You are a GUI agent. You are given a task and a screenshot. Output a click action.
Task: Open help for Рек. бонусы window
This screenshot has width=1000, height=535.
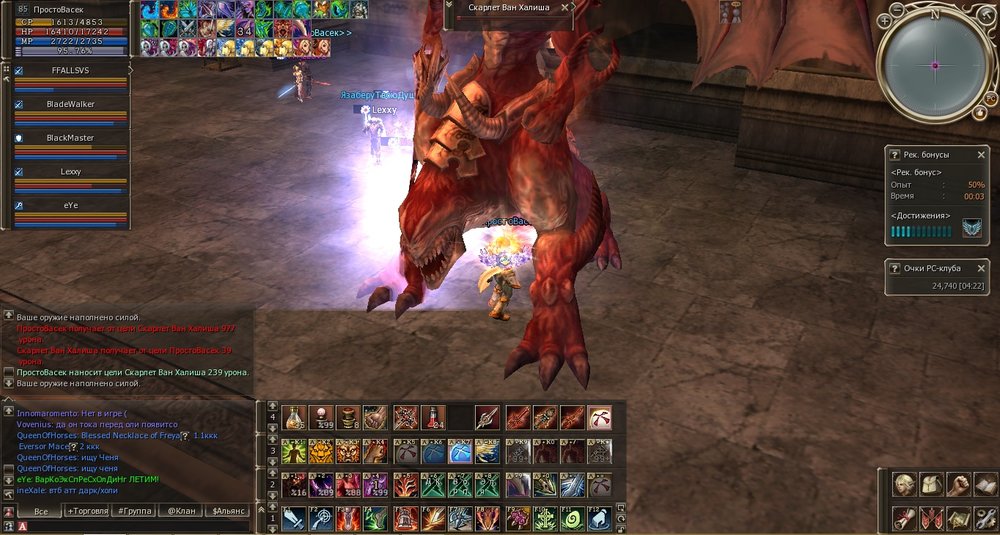tap(895, 155)
